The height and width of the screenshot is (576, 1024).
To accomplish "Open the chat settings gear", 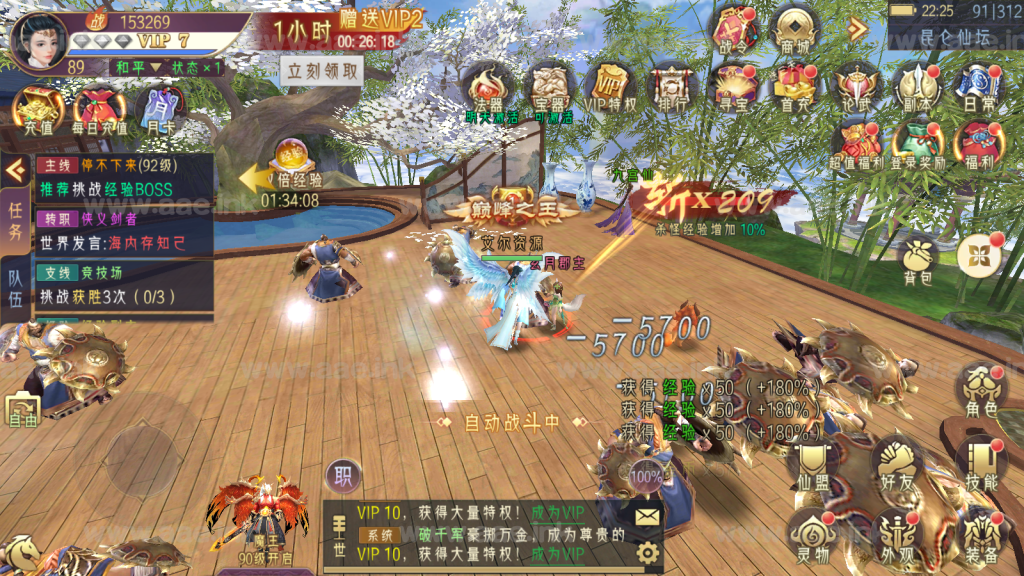I will coord(647,552).
